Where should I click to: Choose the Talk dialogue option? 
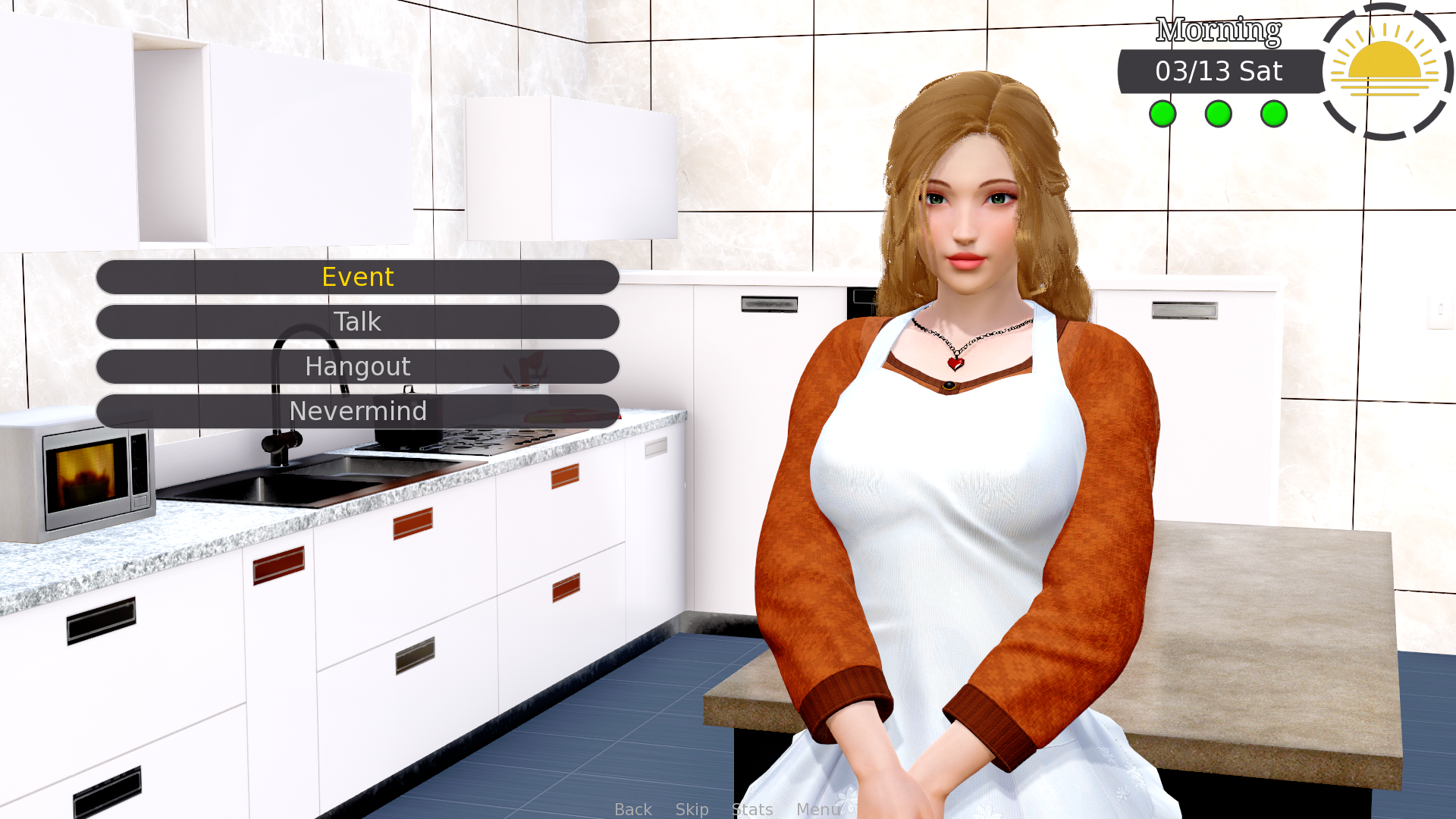click(x=357, y=322)
